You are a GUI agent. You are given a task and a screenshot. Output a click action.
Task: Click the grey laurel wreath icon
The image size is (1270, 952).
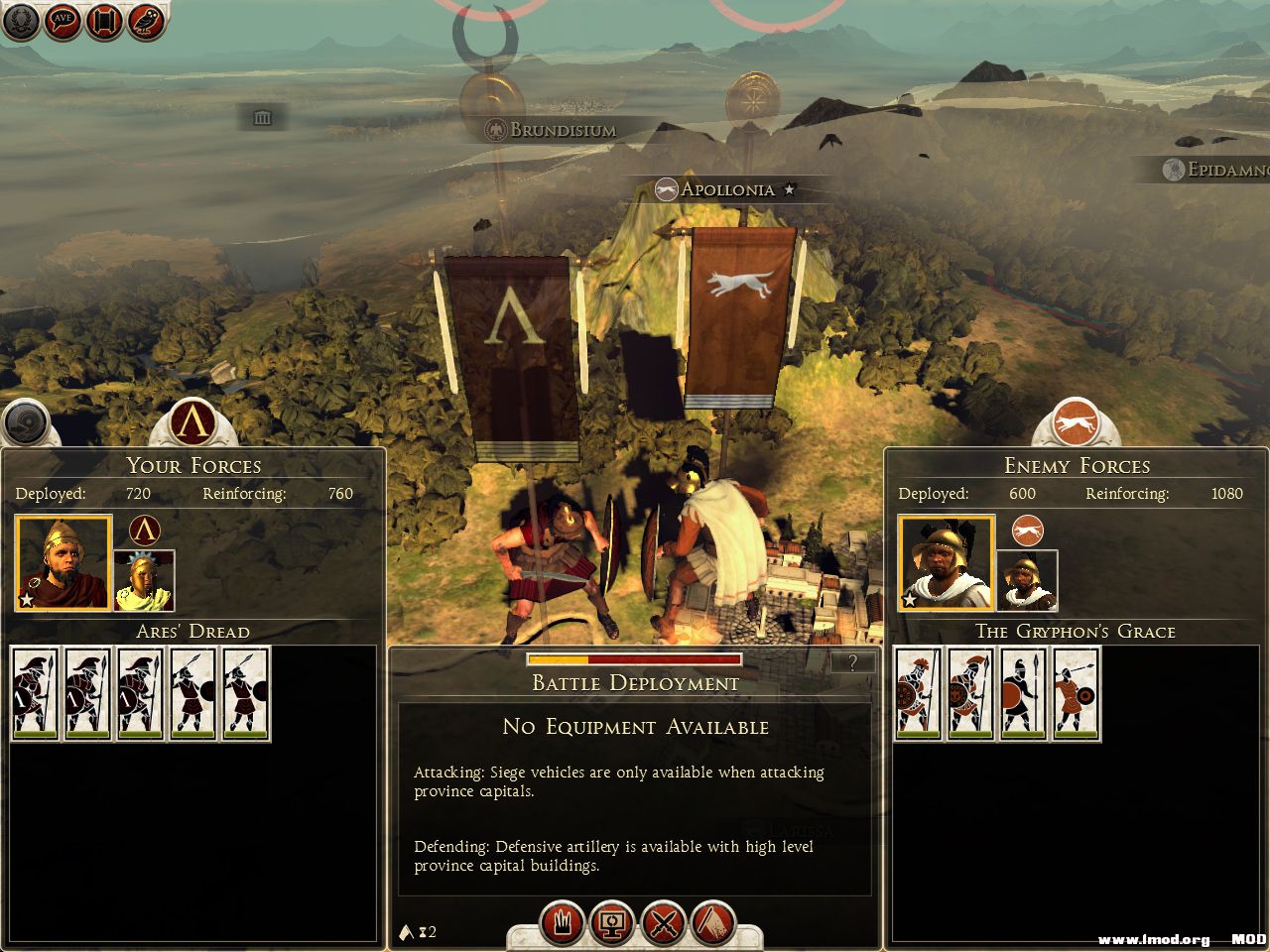tap(21, 22)
